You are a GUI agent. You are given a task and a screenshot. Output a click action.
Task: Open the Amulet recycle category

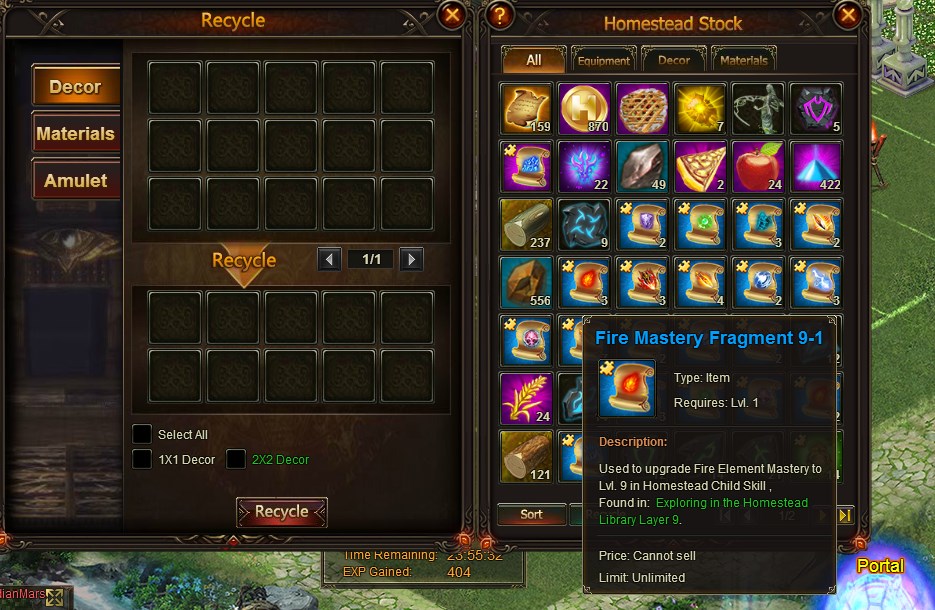point(76,181)
